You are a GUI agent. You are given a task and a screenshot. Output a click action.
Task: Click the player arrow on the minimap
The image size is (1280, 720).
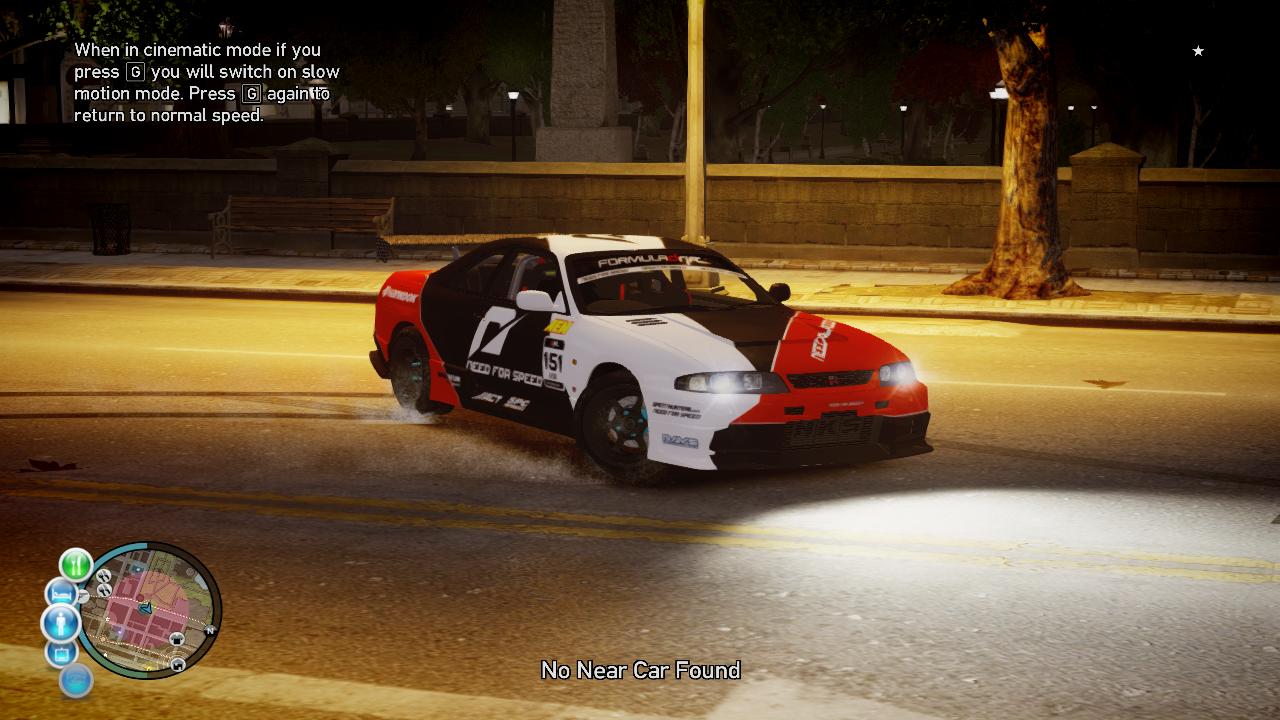click(x=146, y=607)
